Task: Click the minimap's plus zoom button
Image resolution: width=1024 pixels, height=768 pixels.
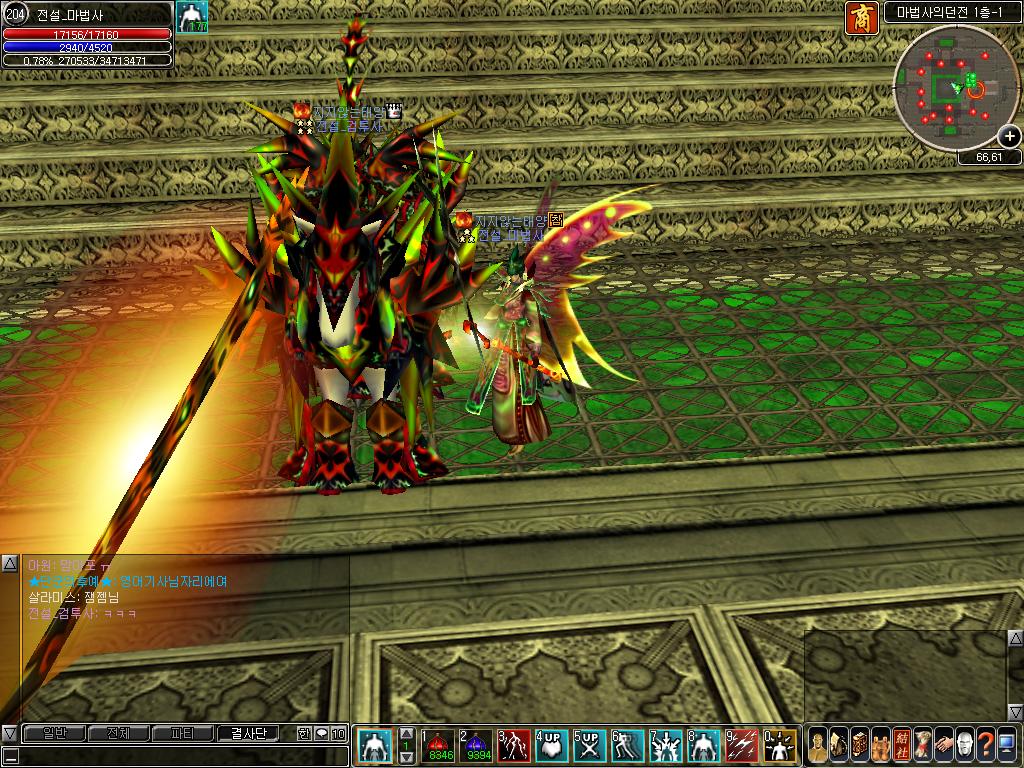Action: click(1009, 139)
